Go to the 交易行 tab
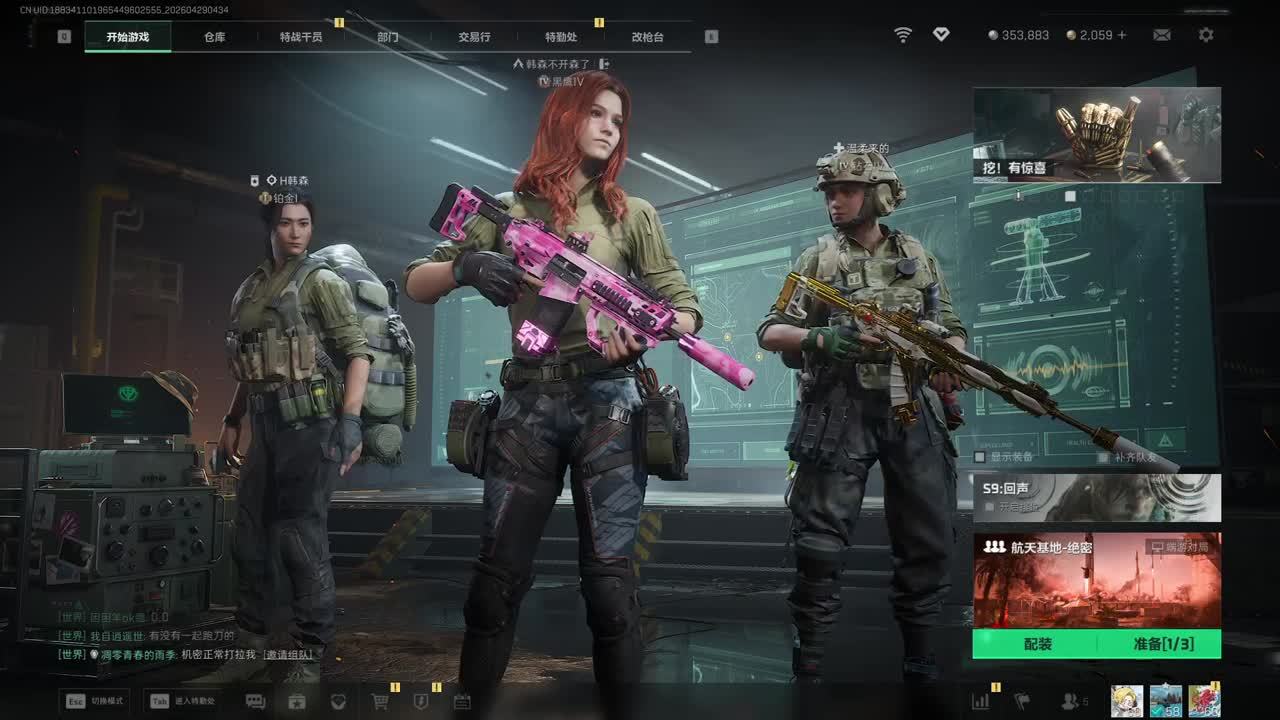This screenshot has height=720, width=1280. tap(474, 37)
